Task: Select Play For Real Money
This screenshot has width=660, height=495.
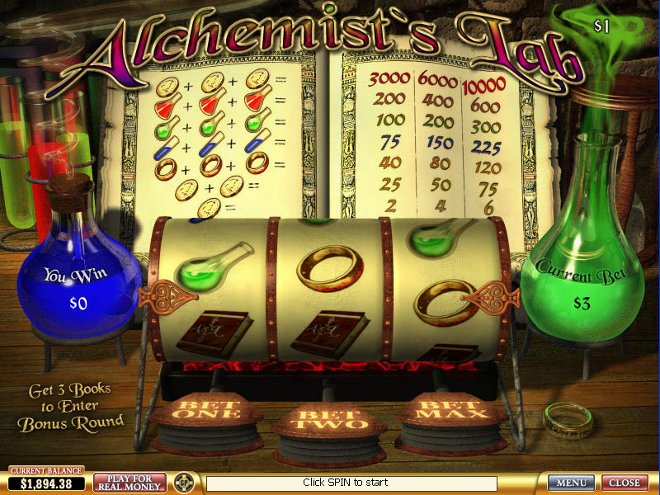Action: [130, 483]
